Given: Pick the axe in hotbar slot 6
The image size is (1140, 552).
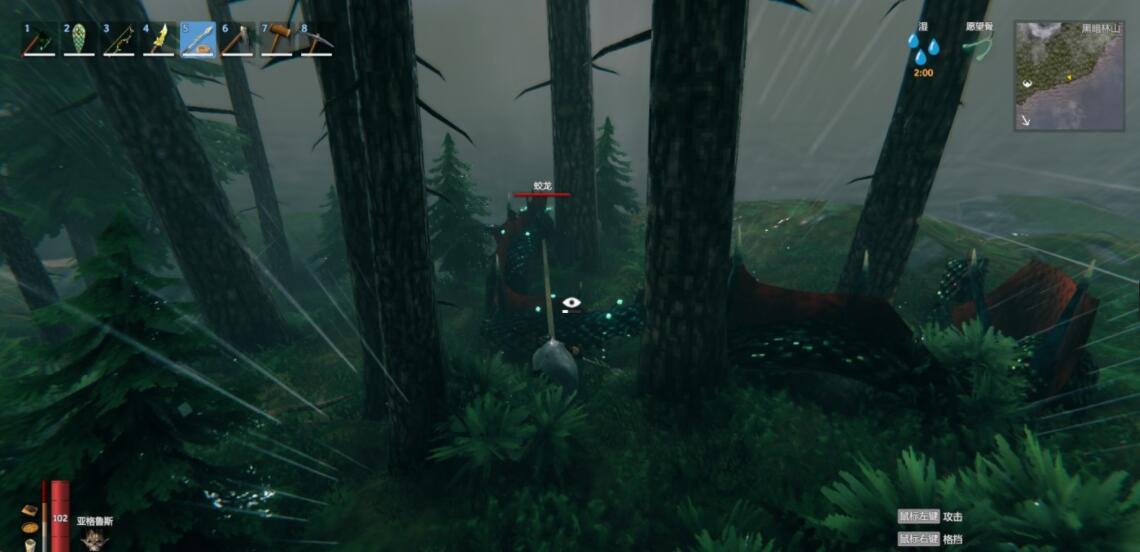Looking at the screenshot, I should click(x=238, y=40).
